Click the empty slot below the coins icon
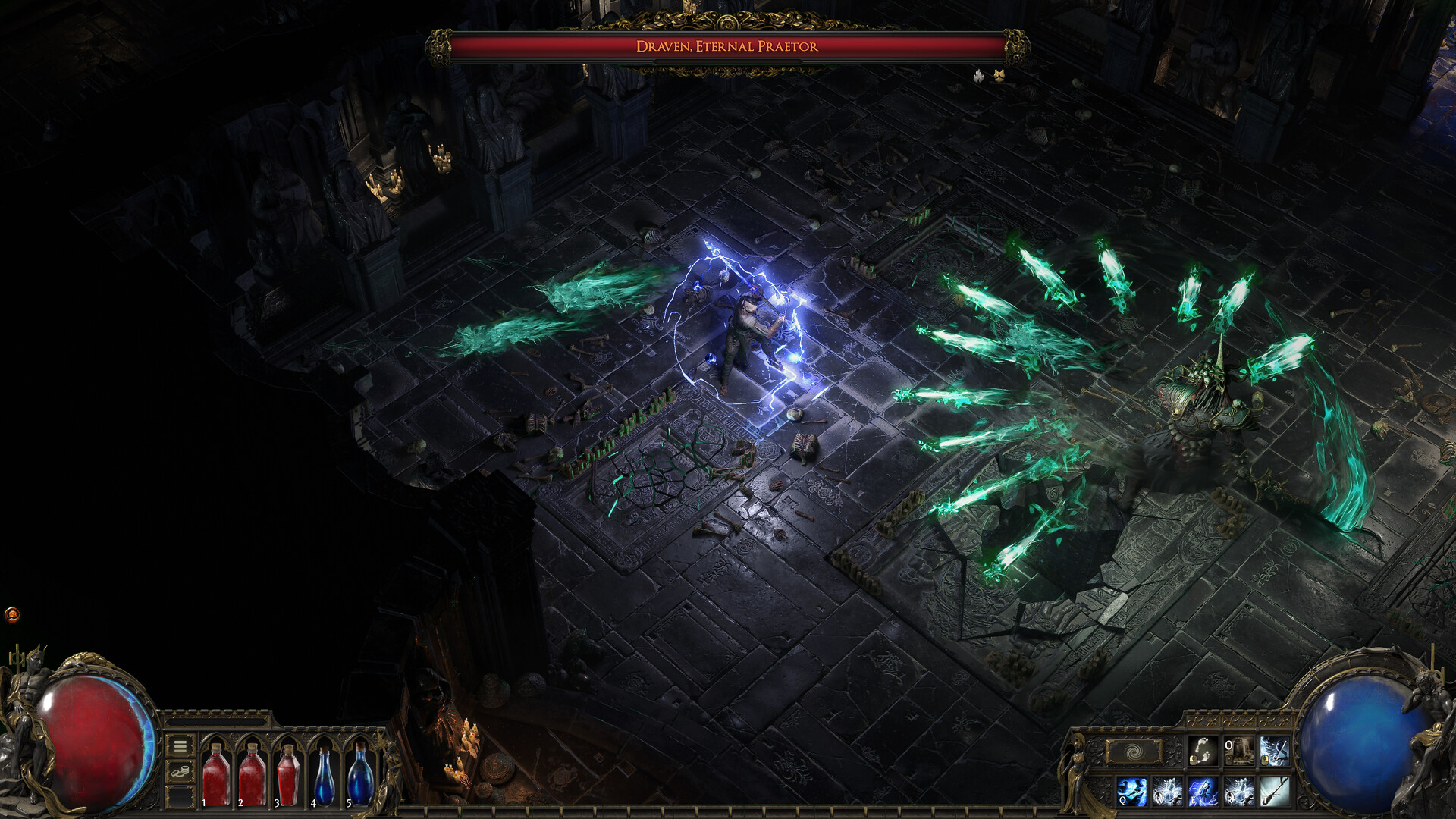 [180, 797]
